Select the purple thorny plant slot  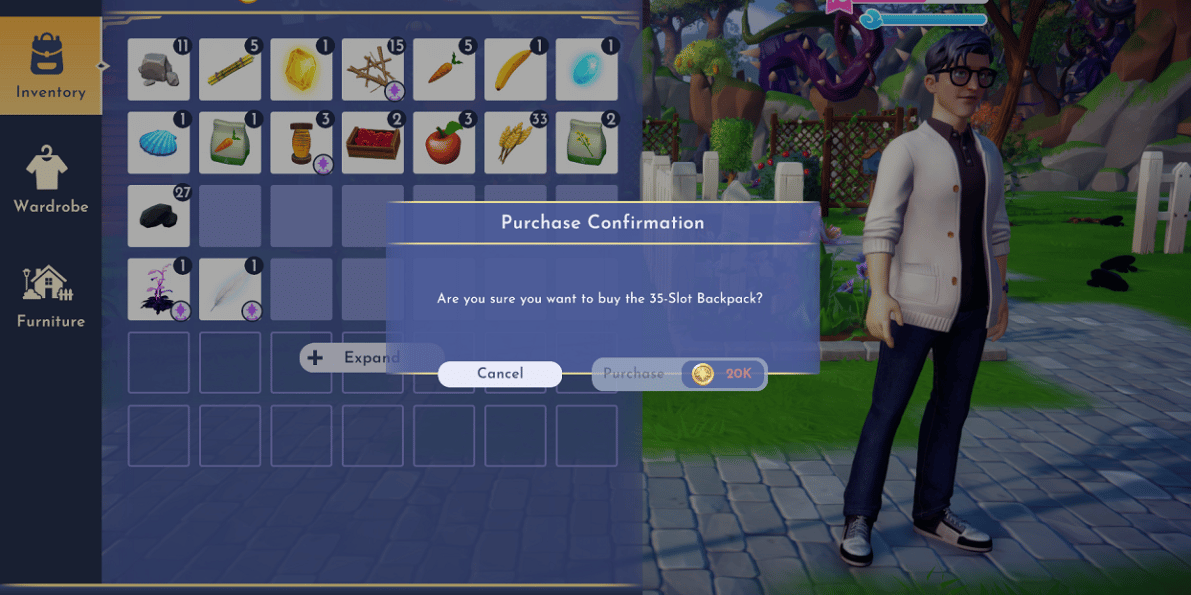pyautogui.click(x=158, y=289)
